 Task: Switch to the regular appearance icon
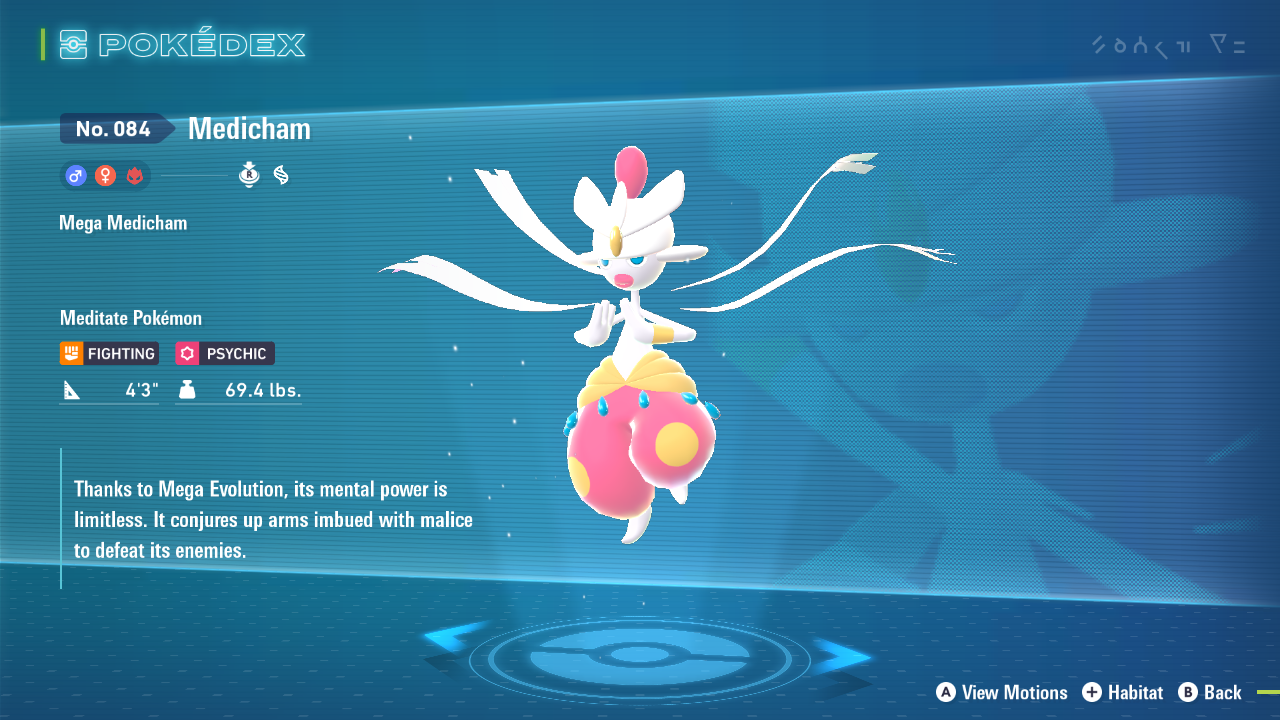click(249, 175)
